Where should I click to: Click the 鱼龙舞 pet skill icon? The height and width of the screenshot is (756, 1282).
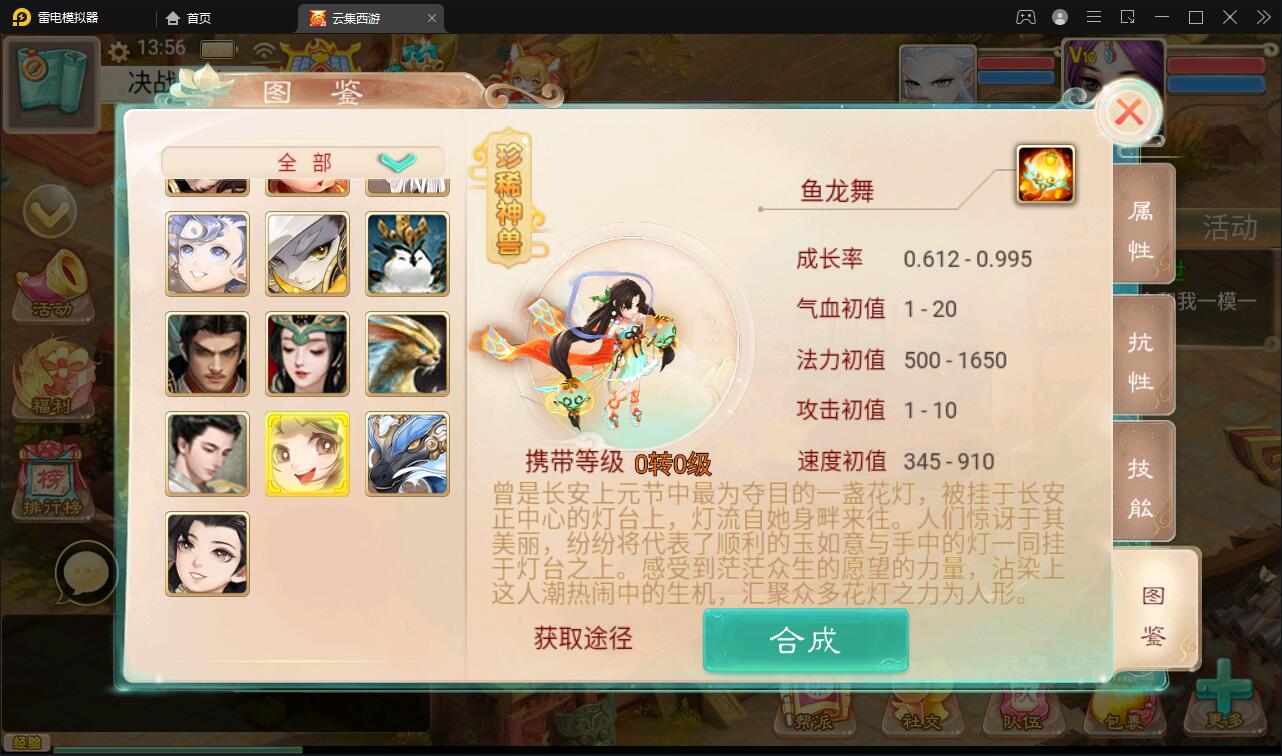coord(1045,174)
